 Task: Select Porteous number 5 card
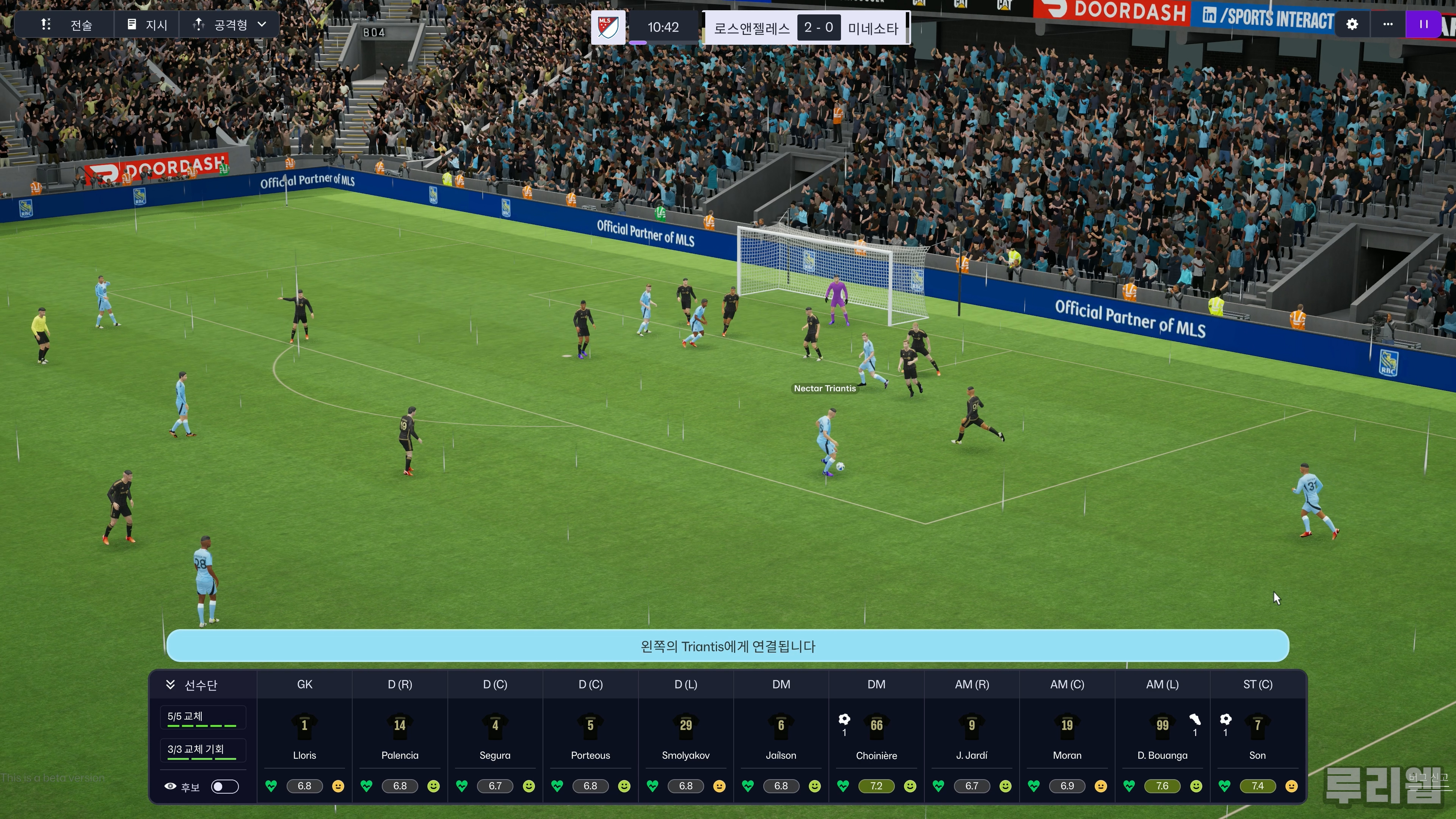[590, 735]
